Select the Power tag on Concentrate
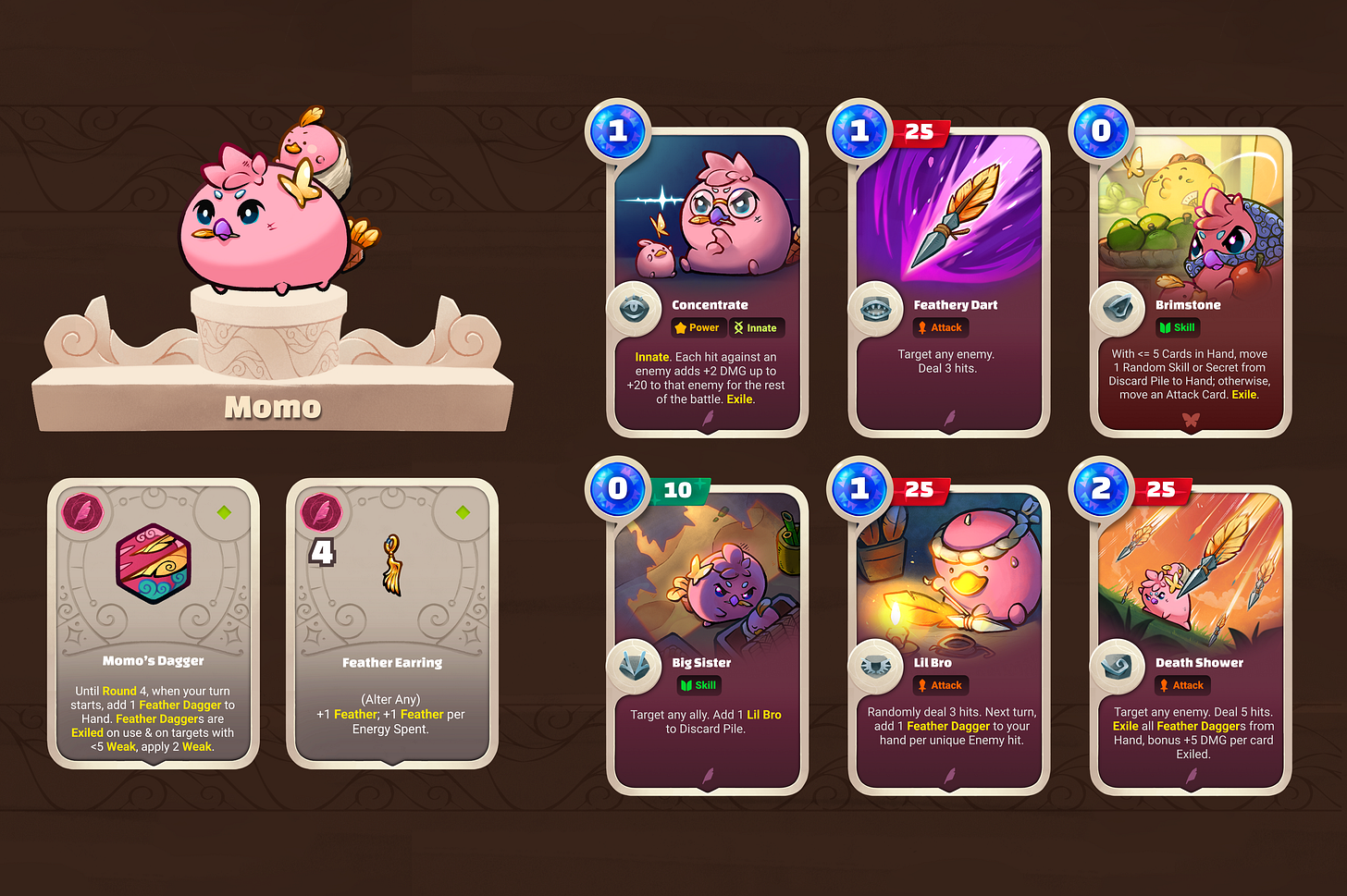 [698, 327]
